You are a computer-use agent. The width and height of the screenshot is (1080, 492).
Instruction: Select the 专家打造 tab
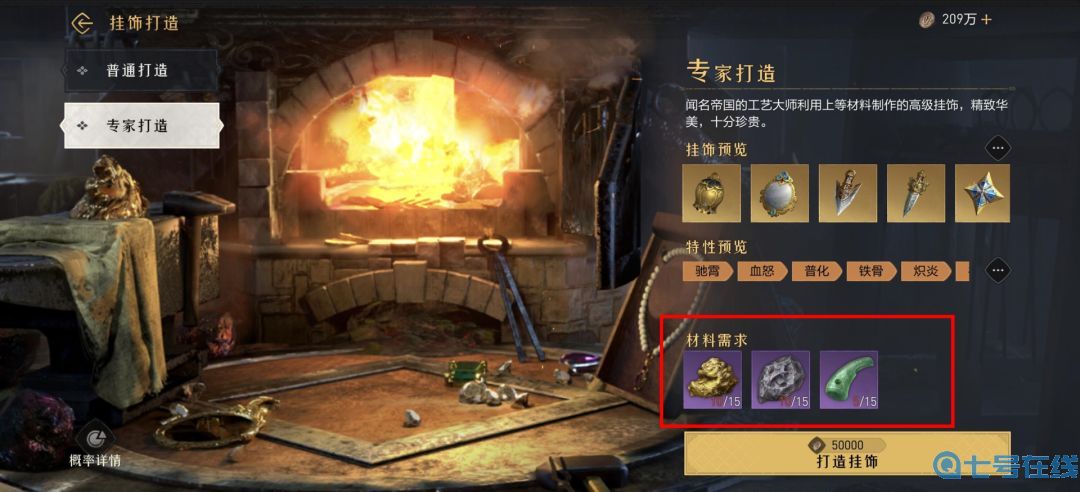[x=141, y=126]
